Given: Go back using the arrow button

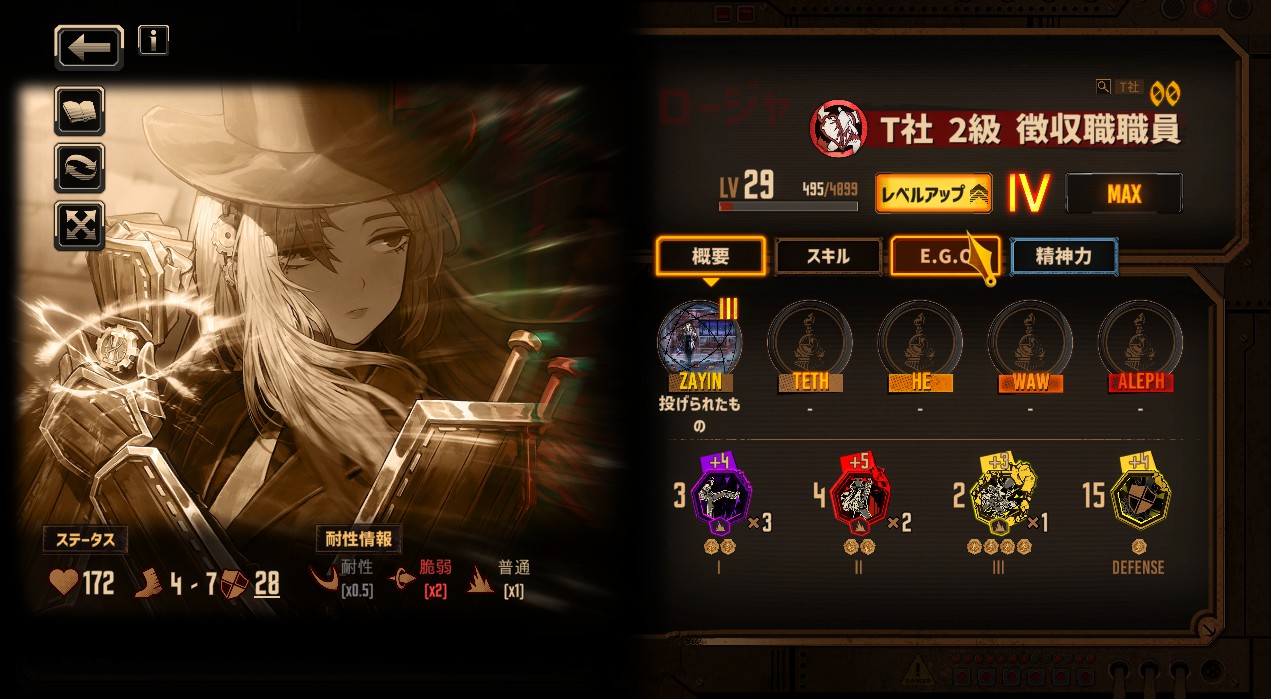Looking at the screenshot, I should (89, 47).
